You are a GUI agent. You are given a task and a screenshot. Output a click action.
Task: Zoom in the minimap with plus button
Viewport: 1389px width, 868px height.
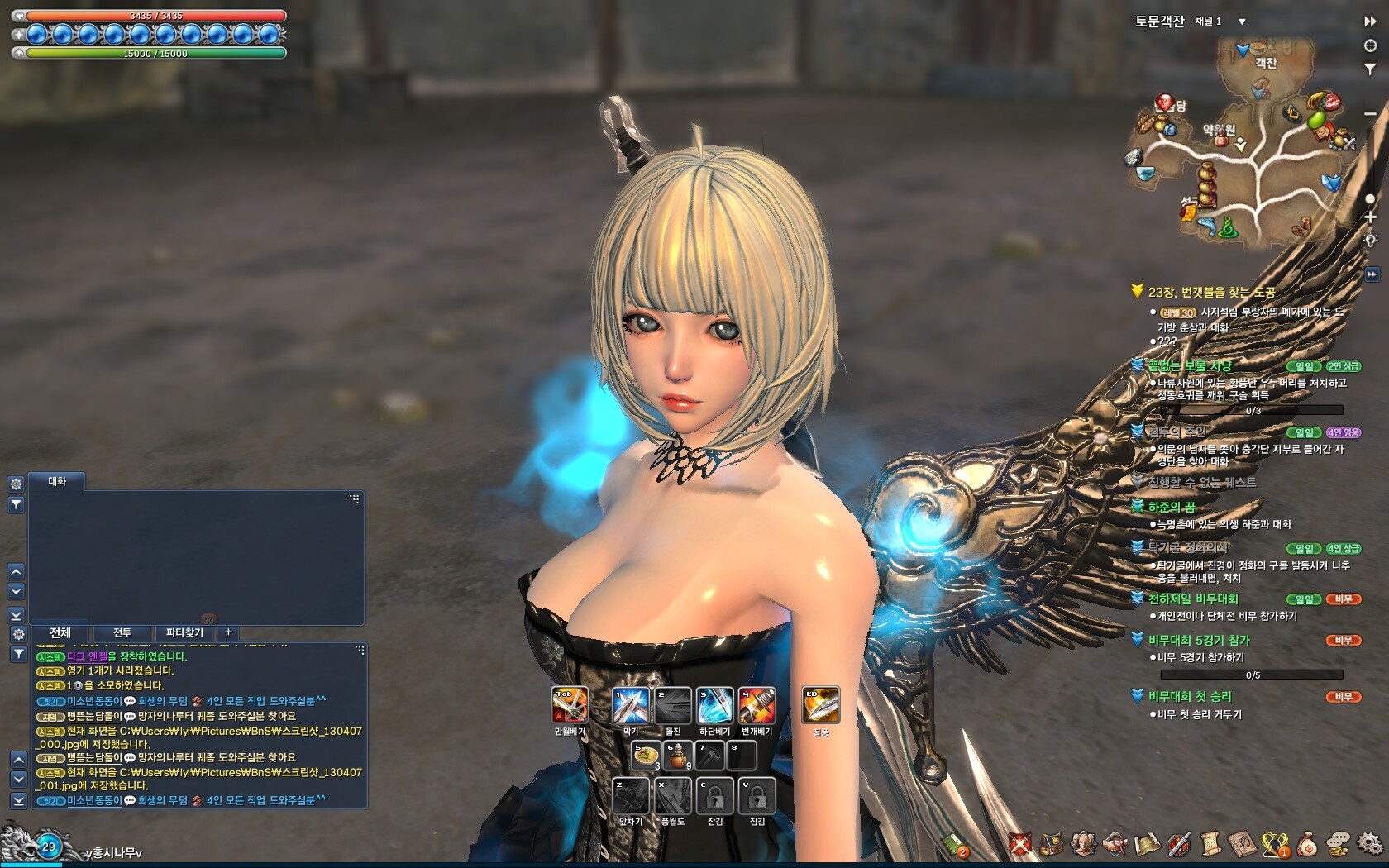[1370, 217]
